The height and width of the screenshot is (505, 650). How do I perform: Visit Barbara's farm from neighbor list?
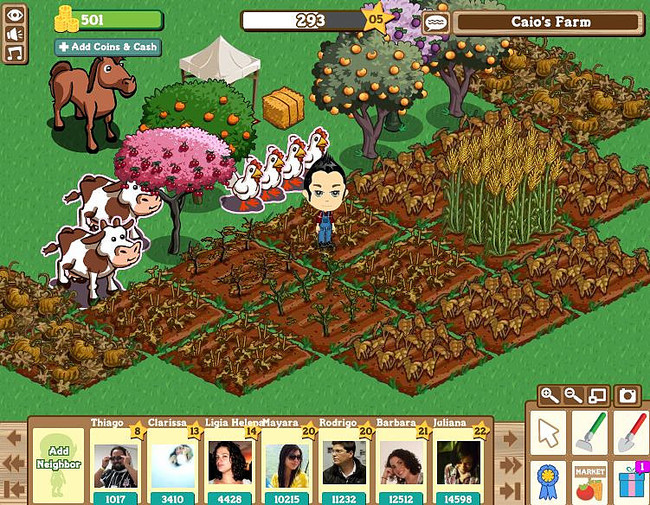[x=400, y=463]
